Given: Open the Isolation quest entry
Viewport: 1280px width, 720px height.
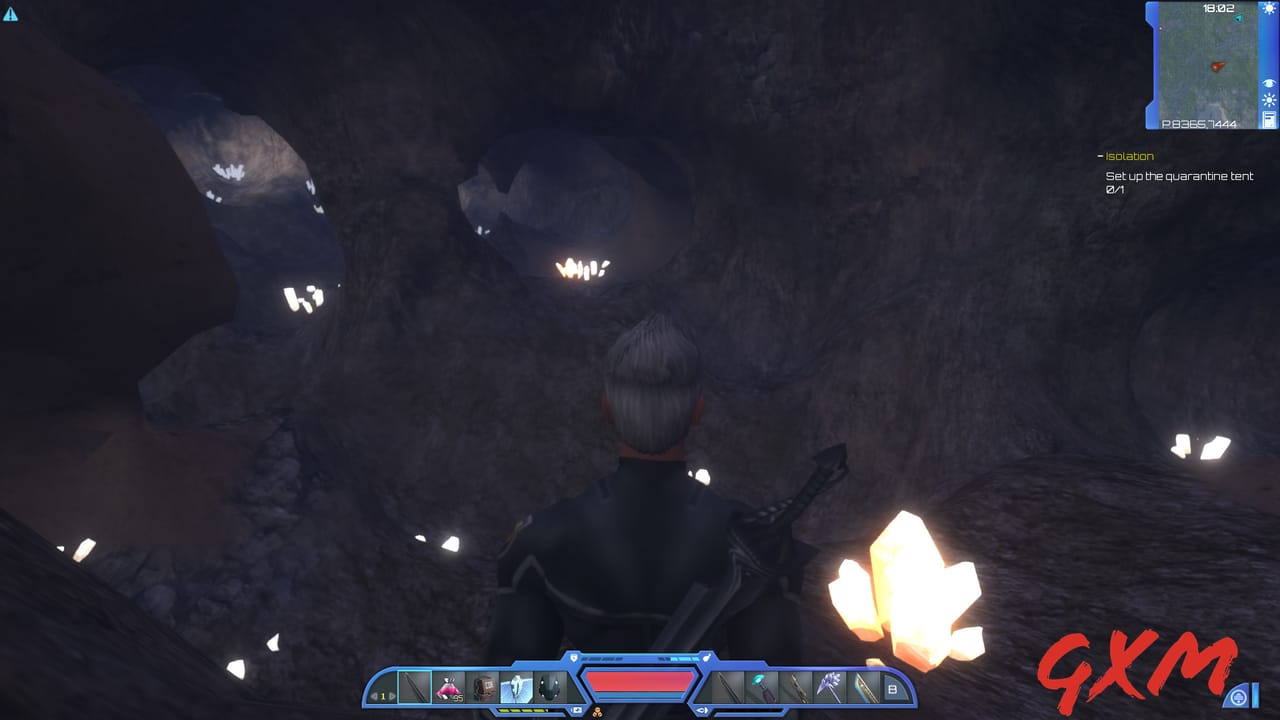Looking at the screenshot, I should [x=1129, y=155].
